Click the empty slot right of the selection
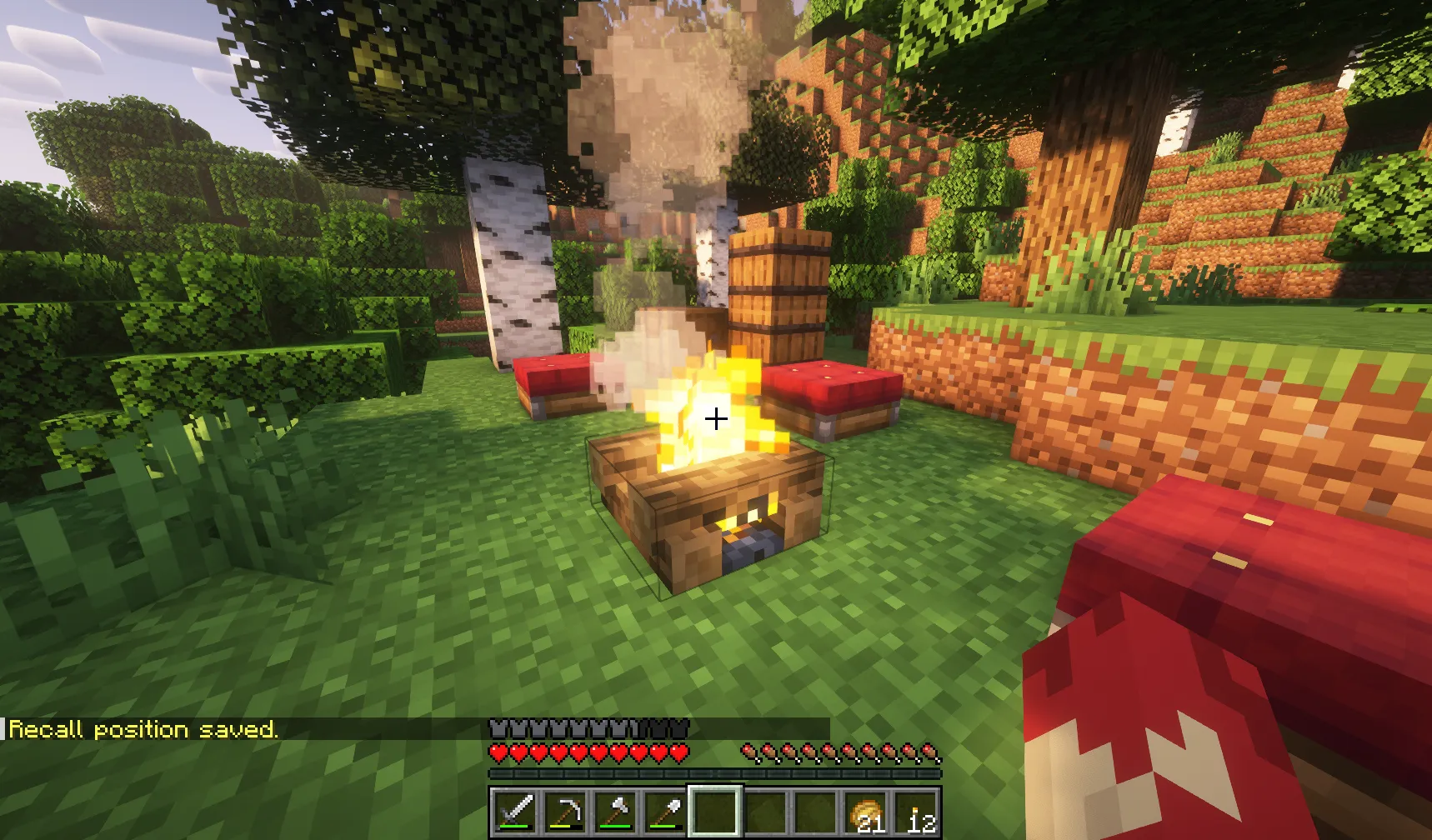The height and width of the screenshot is (840, 1432). (x=766, y=812)
